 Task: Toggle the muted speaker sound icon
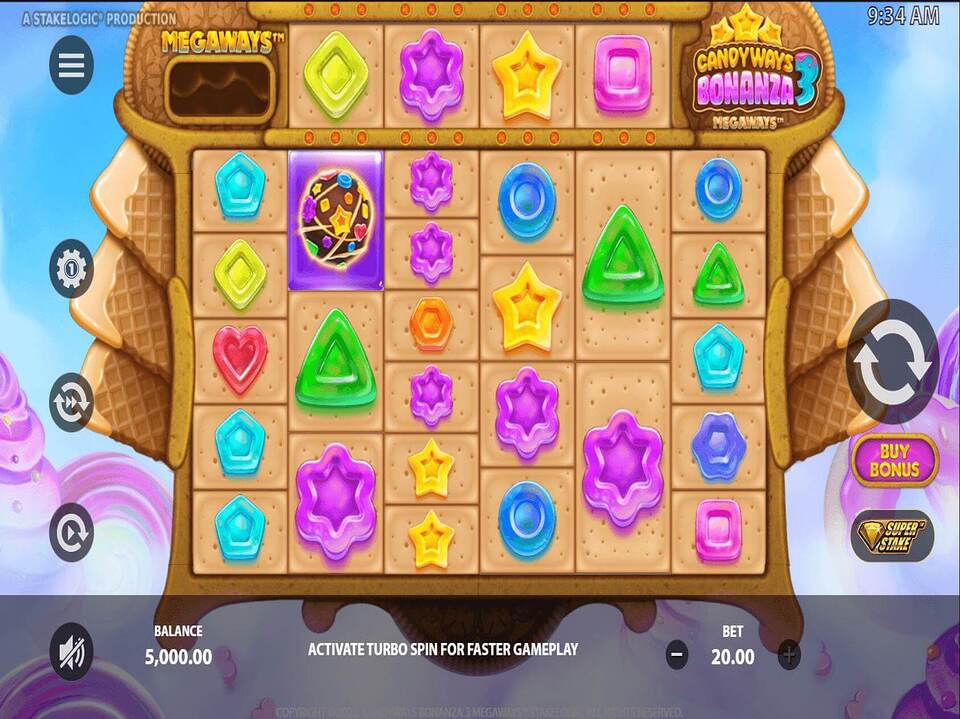click(x=71, y=653)
